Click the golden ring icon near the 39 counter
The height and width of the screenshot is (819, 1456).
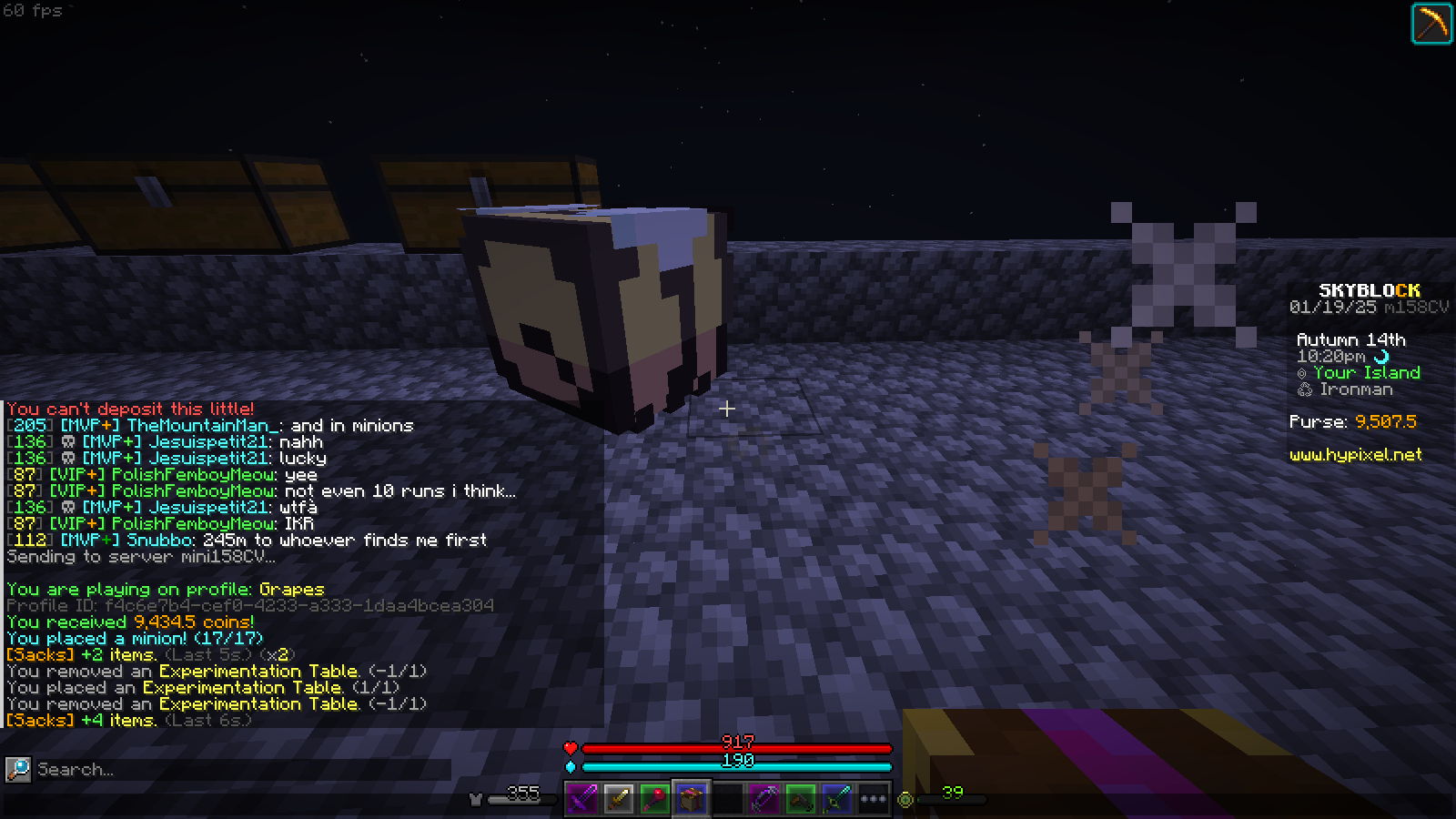click(x=905, y=799)
